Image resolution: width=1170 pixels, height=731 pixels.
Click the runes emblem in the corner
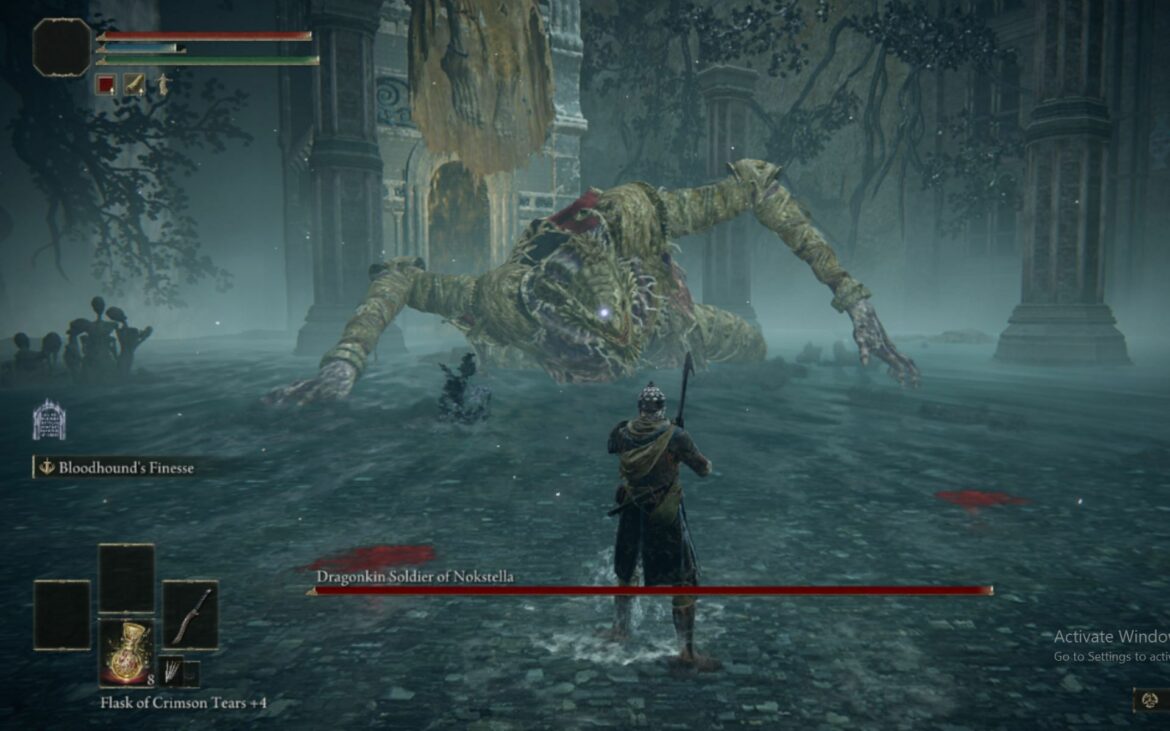coord(1150,700)
